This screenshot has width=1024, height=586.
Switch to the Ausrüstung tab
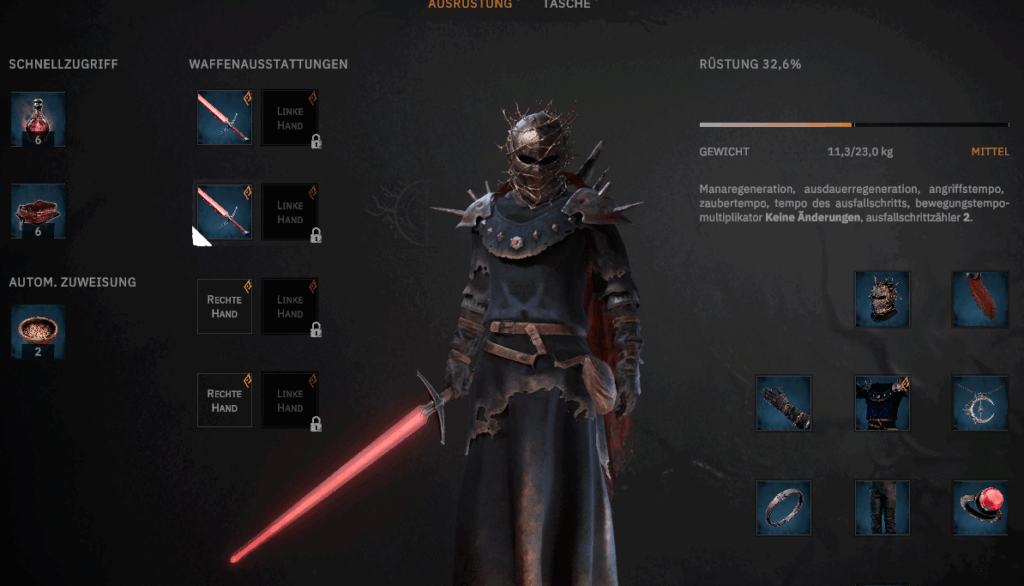click(469, 4)
